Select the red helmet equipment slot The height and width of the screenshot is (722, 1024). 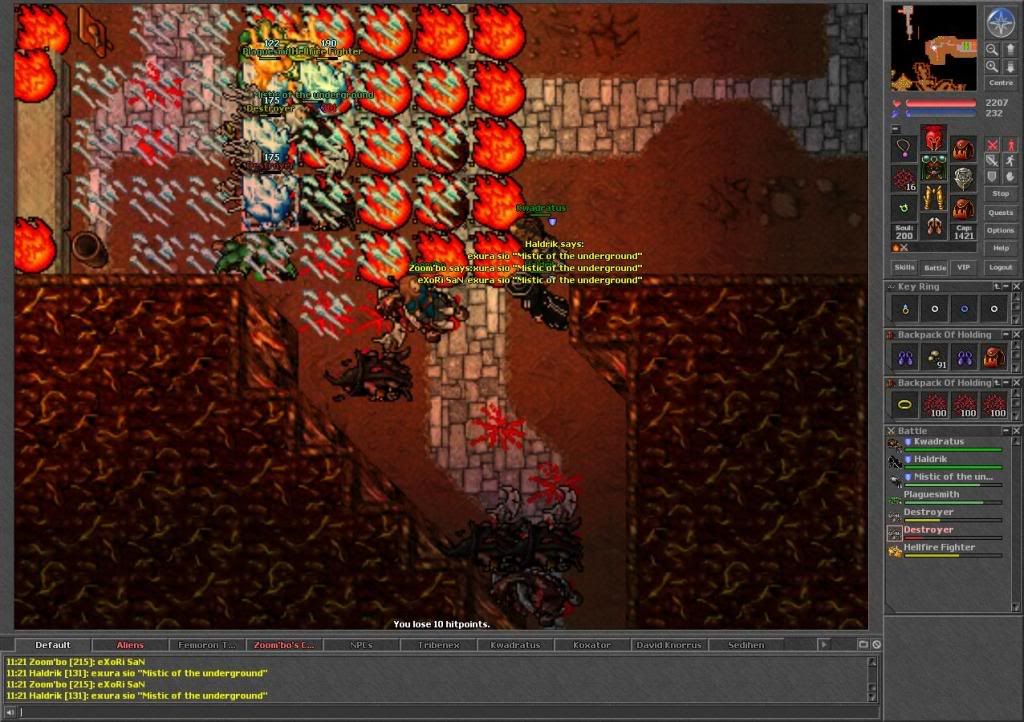click(934, 137)
